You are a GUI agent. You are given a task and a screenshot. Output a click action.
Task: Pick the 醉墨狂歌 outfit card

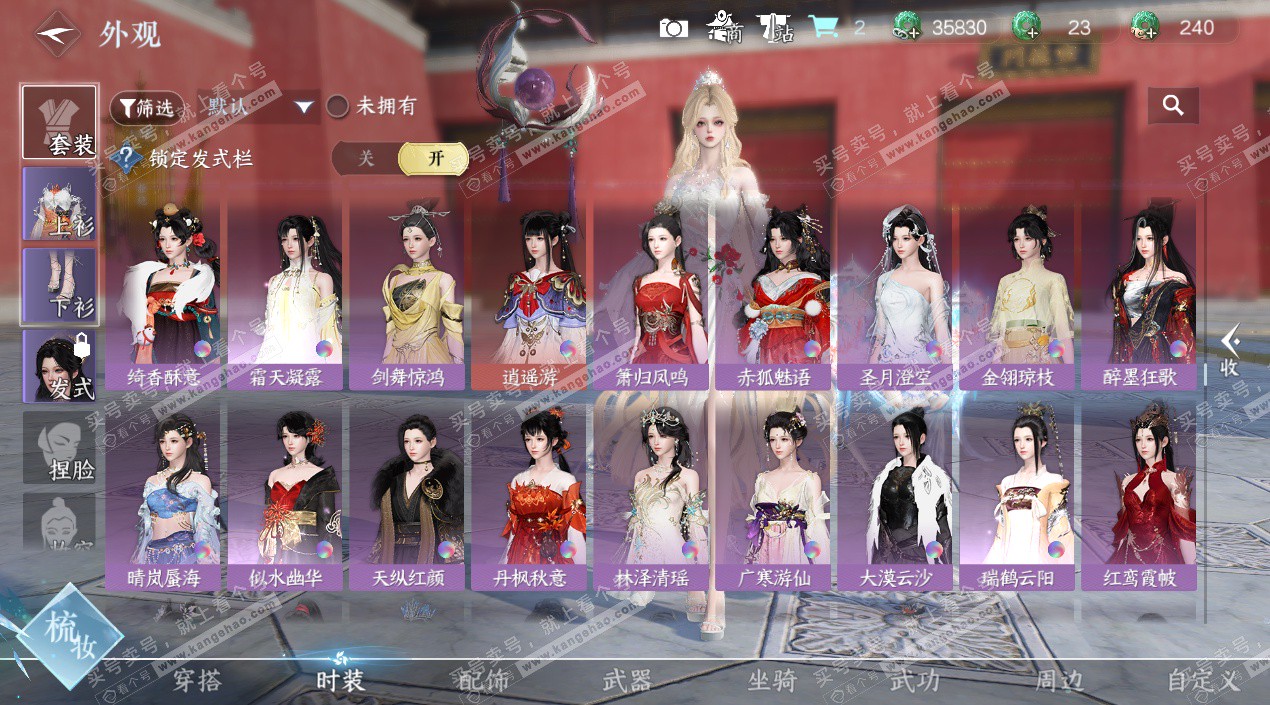pos(1138,295)
